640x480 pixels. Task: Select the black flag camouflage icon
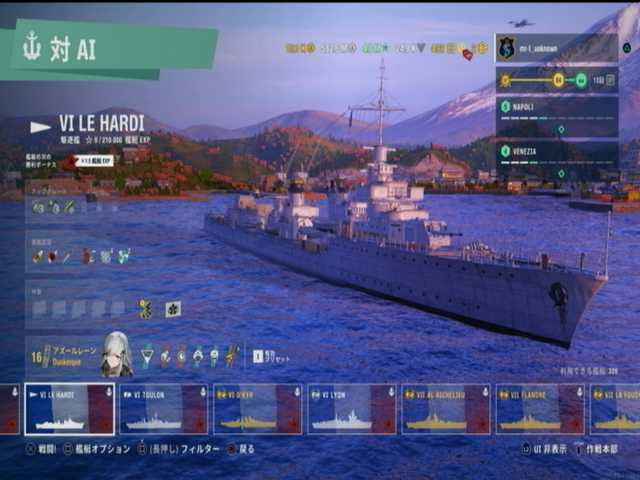(173, 309)
